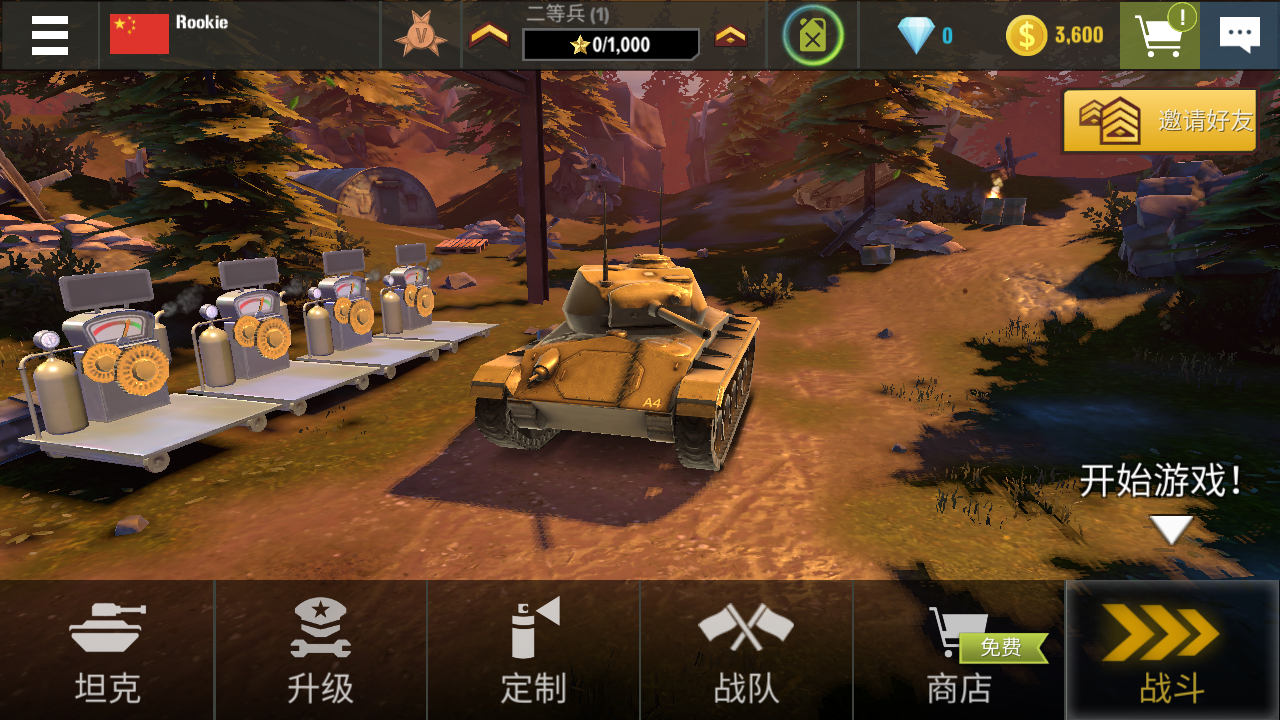1280x720 pixels.
Task: Open the chat messages bubble
Action: click(x=1240, y=35)
